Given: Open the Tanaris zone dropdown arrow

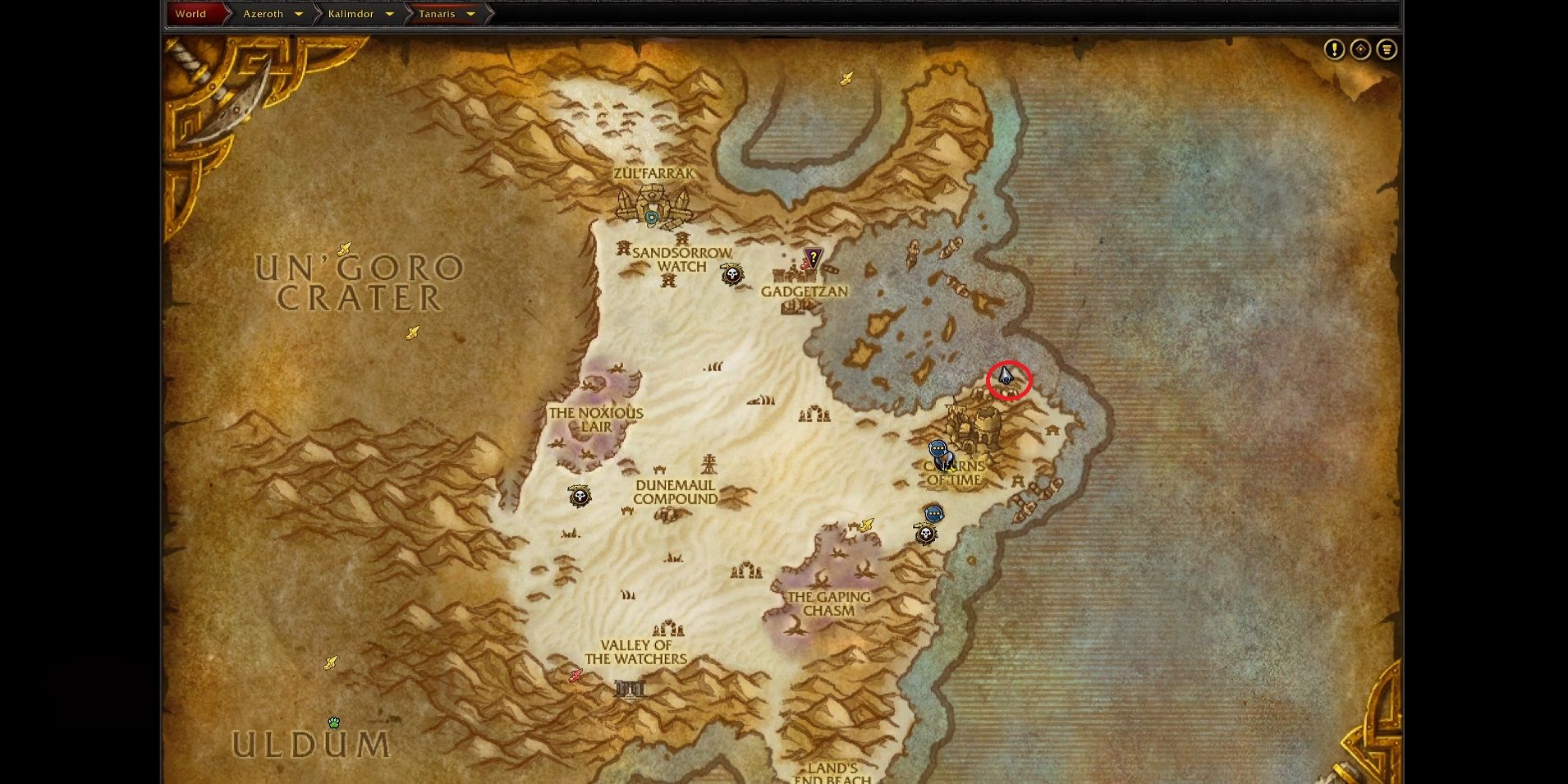Looking at the screenshot, I should (470, 14).
